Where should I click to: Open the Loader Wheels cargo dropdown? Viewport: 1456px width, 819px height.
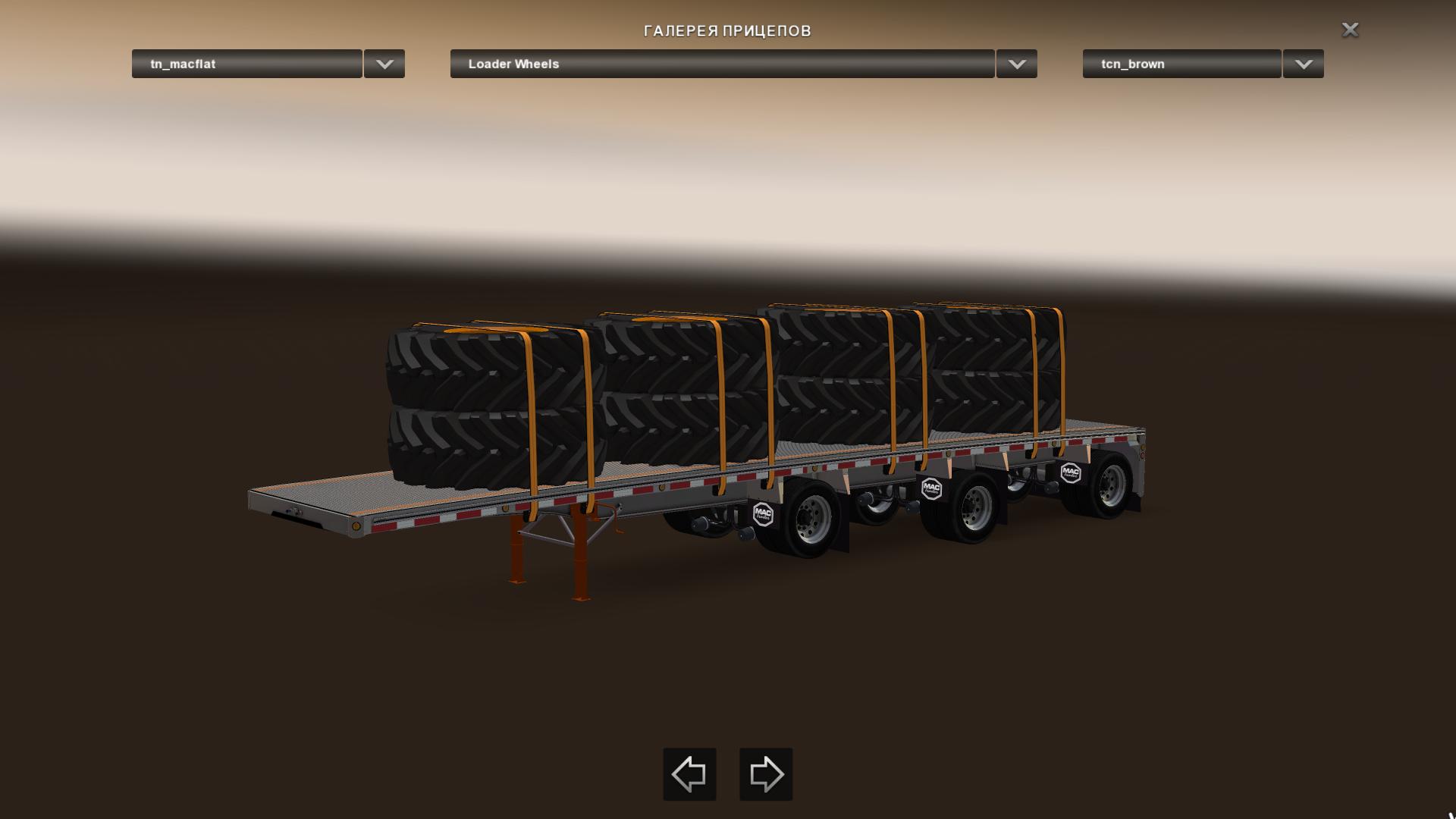pyautogui.click(x=722, y=64)
